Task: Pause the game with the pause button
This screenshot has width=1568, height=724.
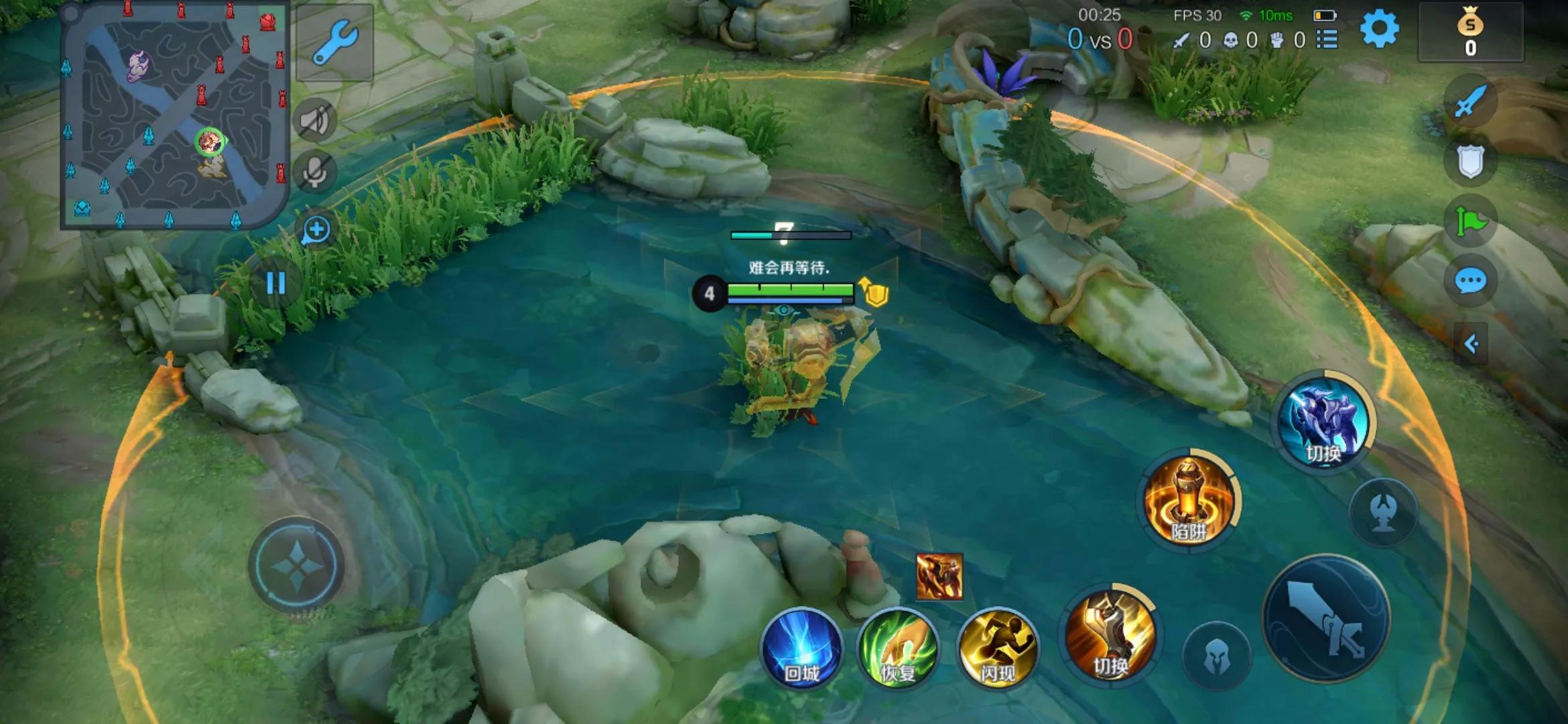Action: click(x=276, y=283)
